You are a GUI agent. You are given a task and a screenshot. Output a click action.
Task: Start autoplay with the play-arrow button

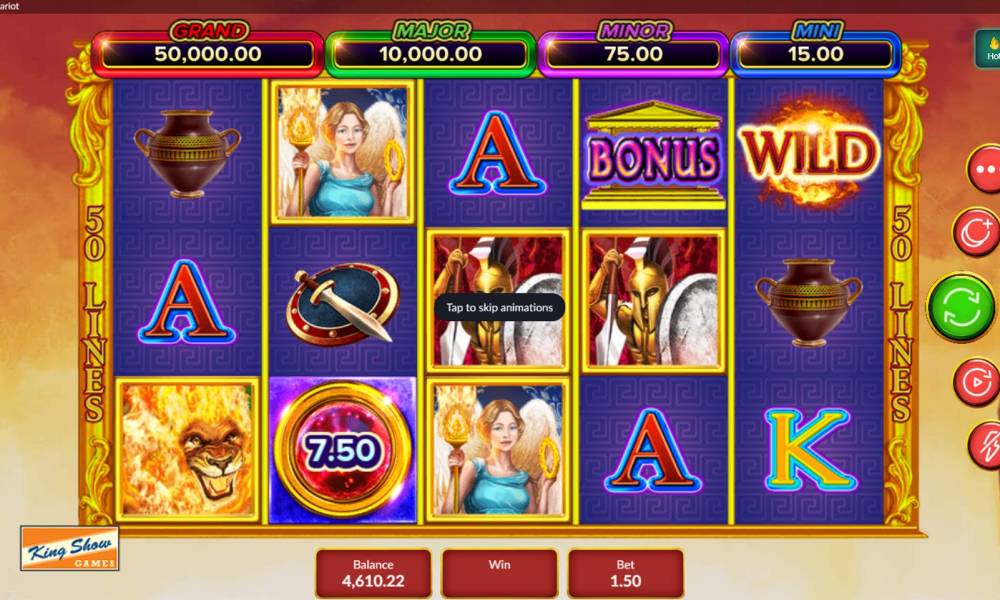[x=977, y=381]
